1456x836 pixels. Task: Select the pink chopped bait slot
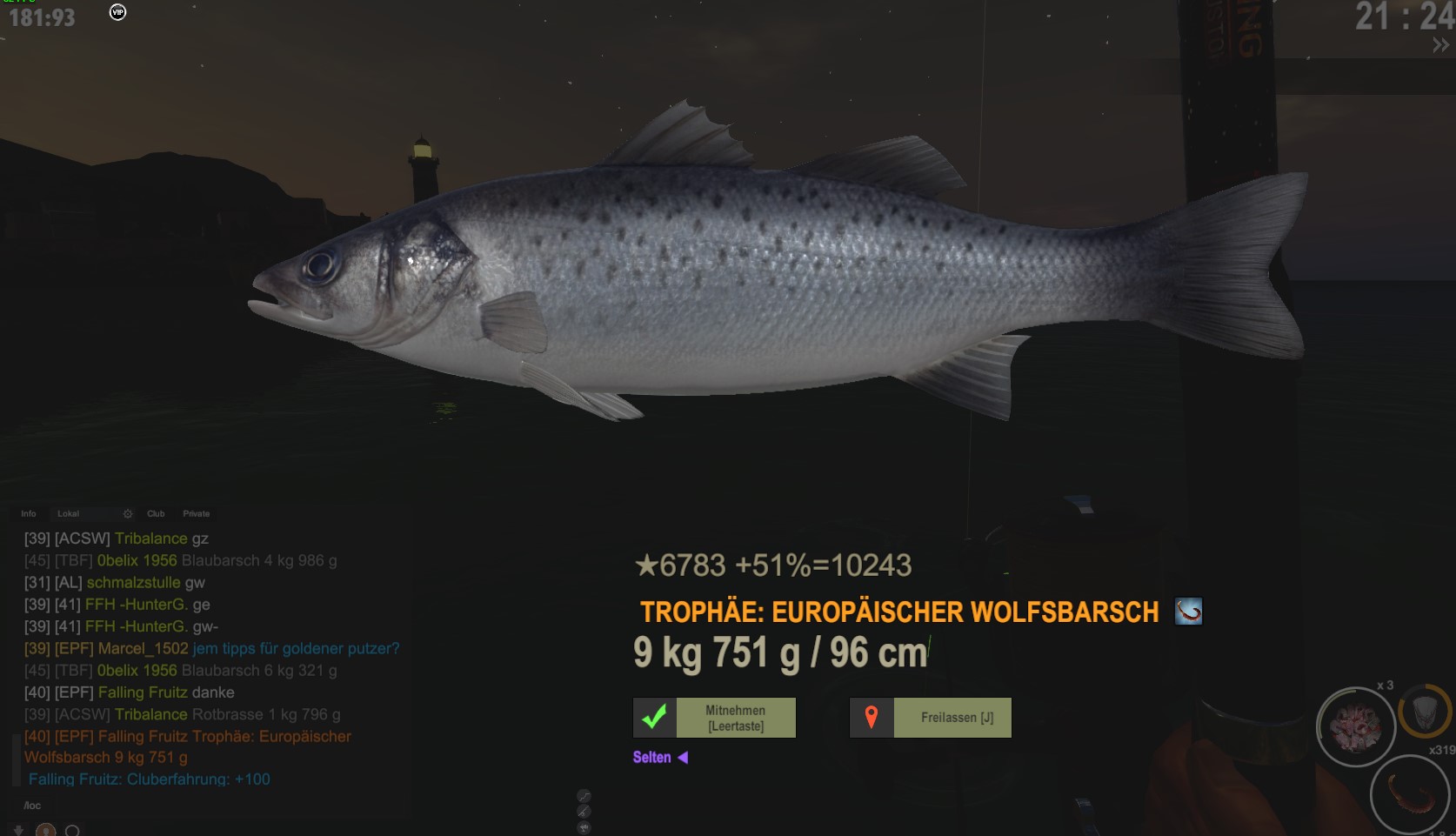[x=1355, y=727]
